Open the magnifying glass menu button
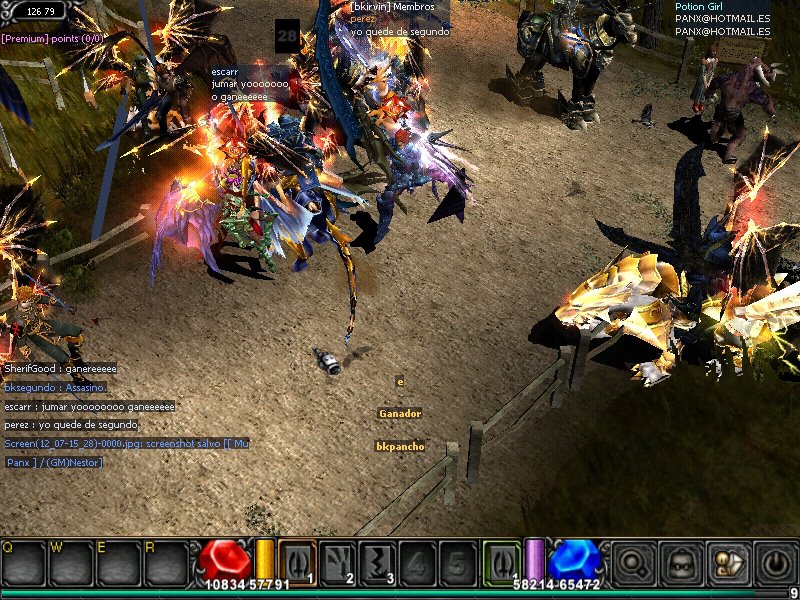Screen dimensions: 800x600 point(634,562)
